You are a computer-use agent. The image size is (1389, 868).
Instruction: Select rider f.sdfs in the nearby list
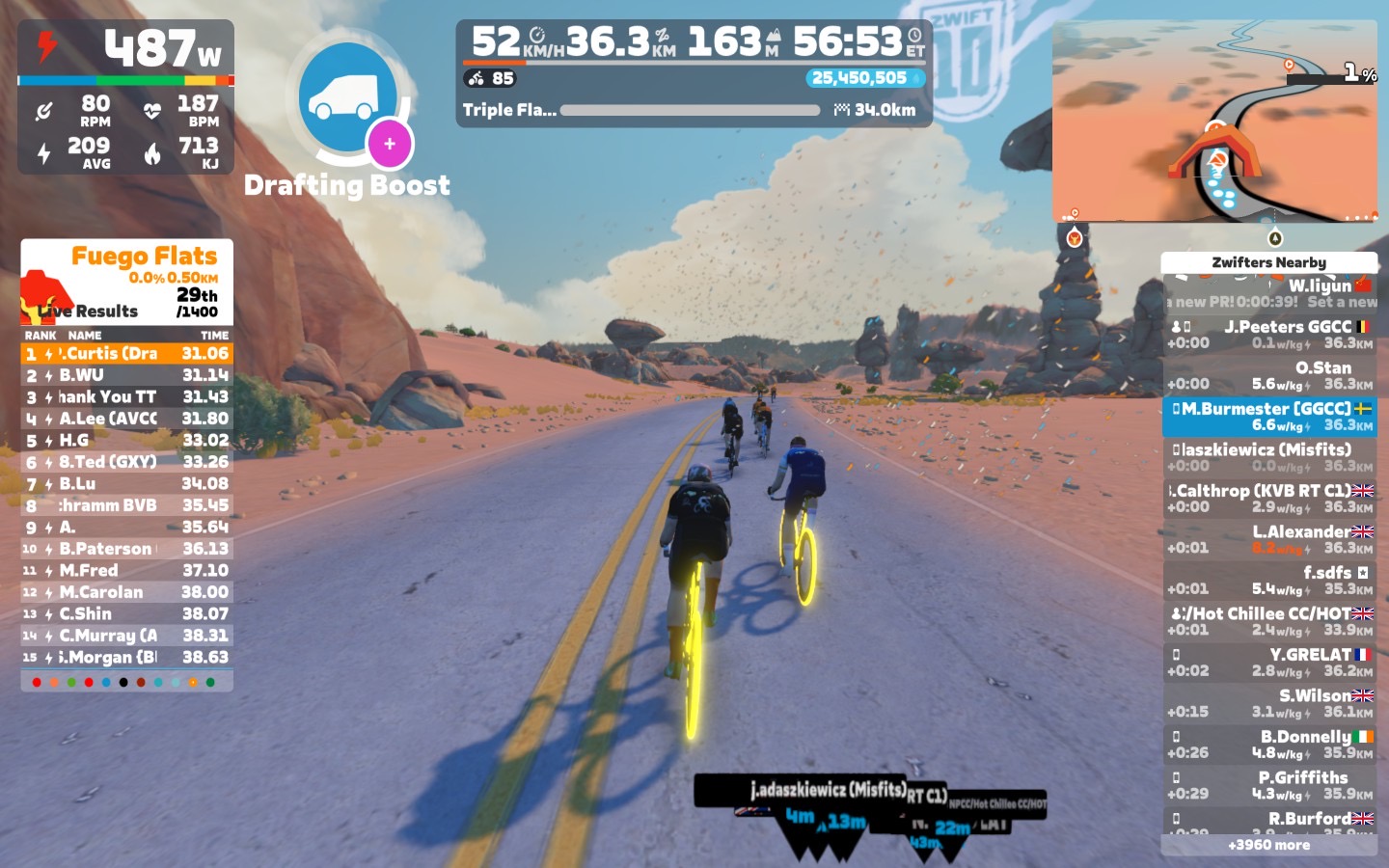(1268, 580)
